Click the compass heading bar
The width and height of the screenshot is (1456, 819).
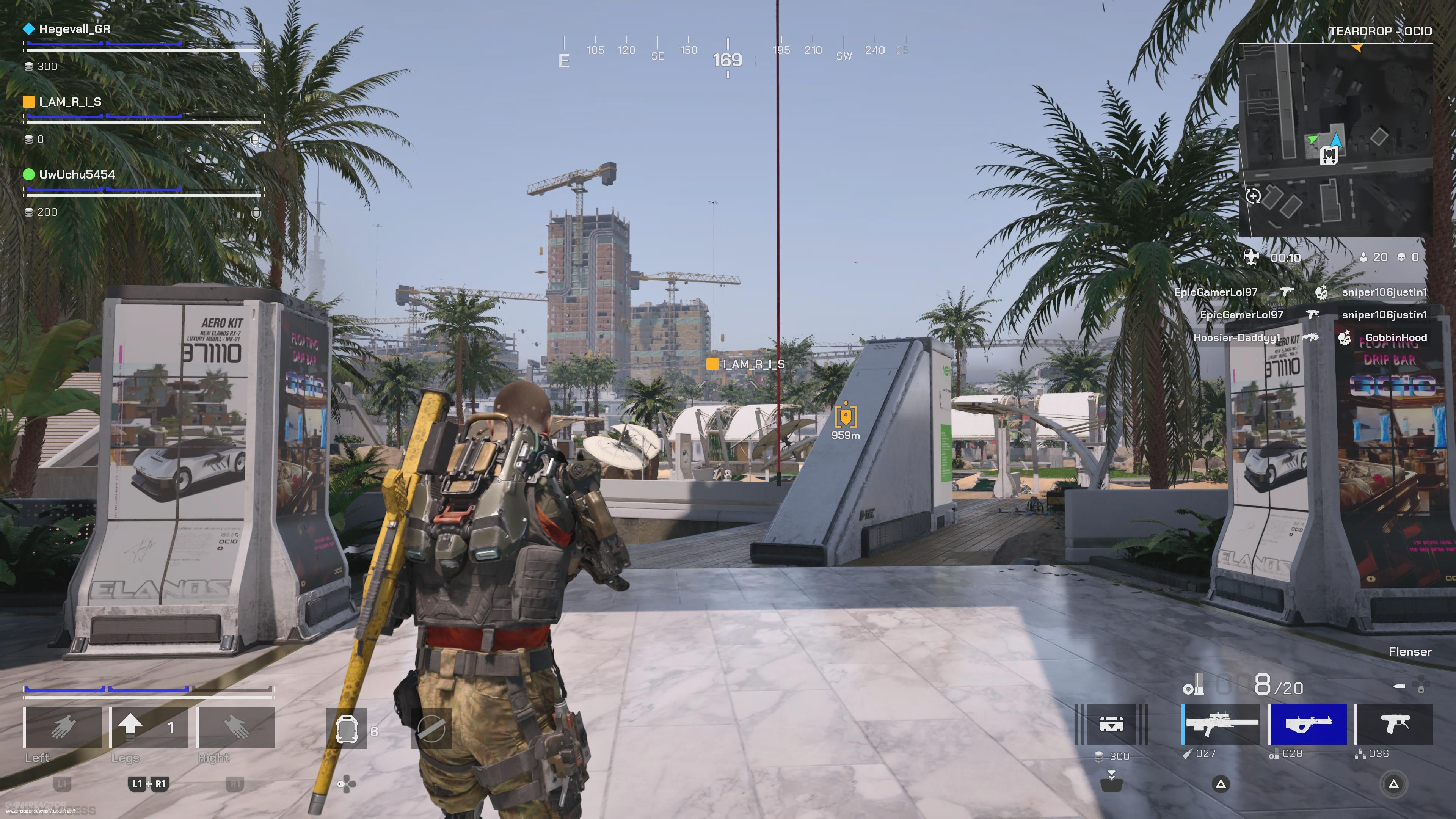(x=728, y=56)
